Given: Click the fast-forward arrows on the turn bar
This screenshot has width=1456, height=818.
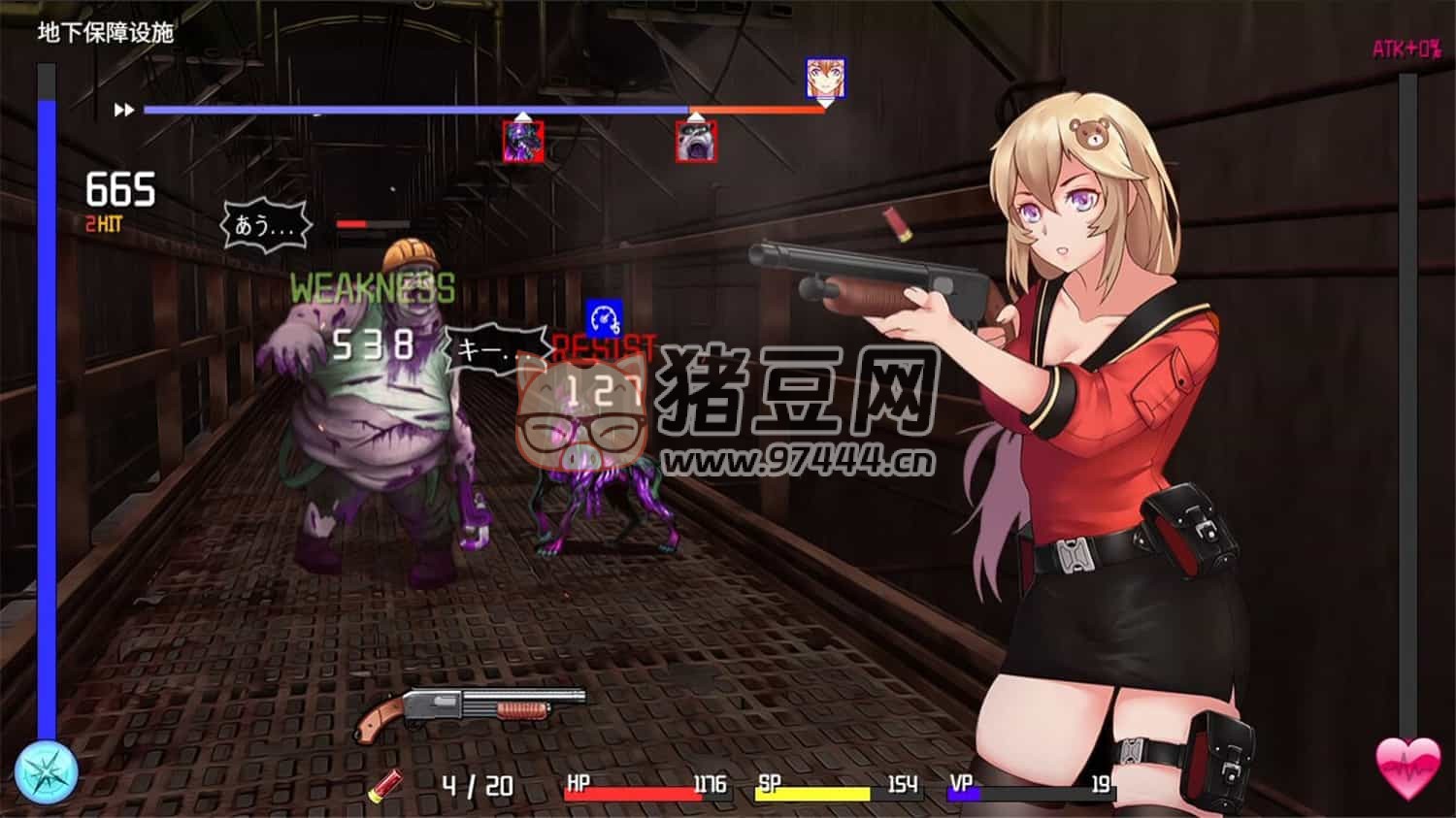Looking at the screenshot, I should coord(124,111).
